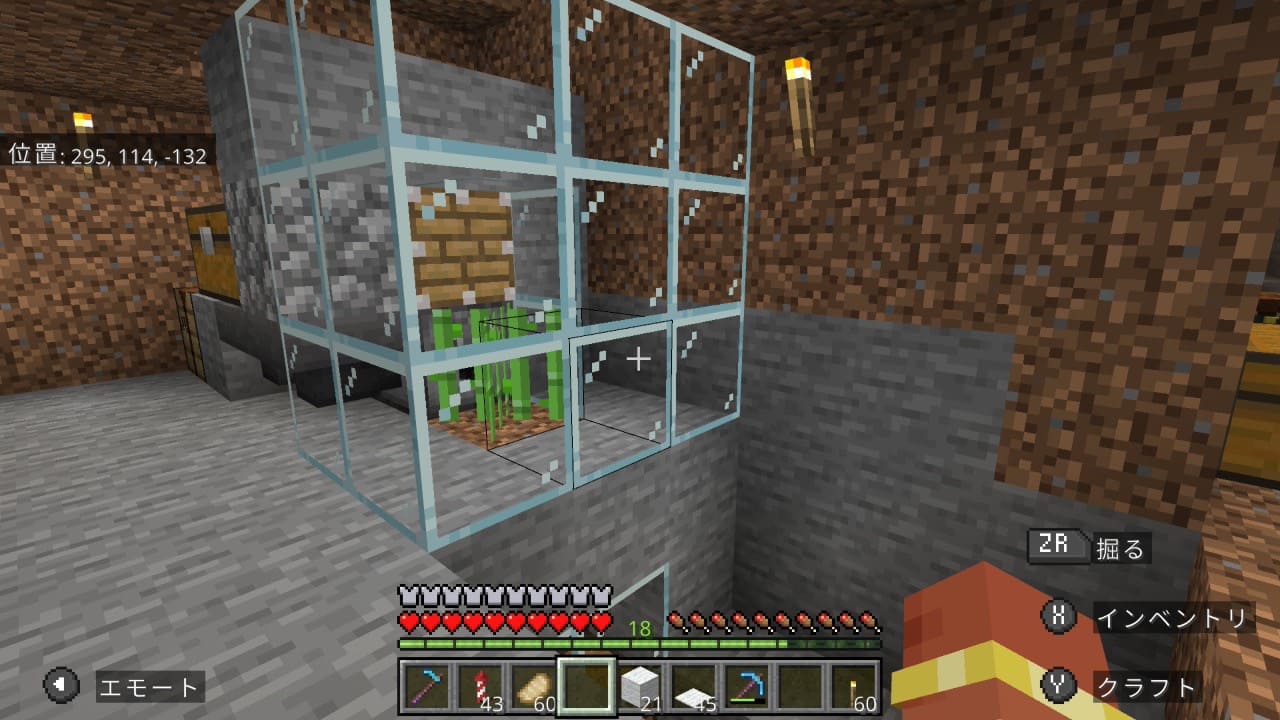The width and height of the screenshot is (1280, 720).
Task: Select the white block stack of 21
Action: [638, 688]
